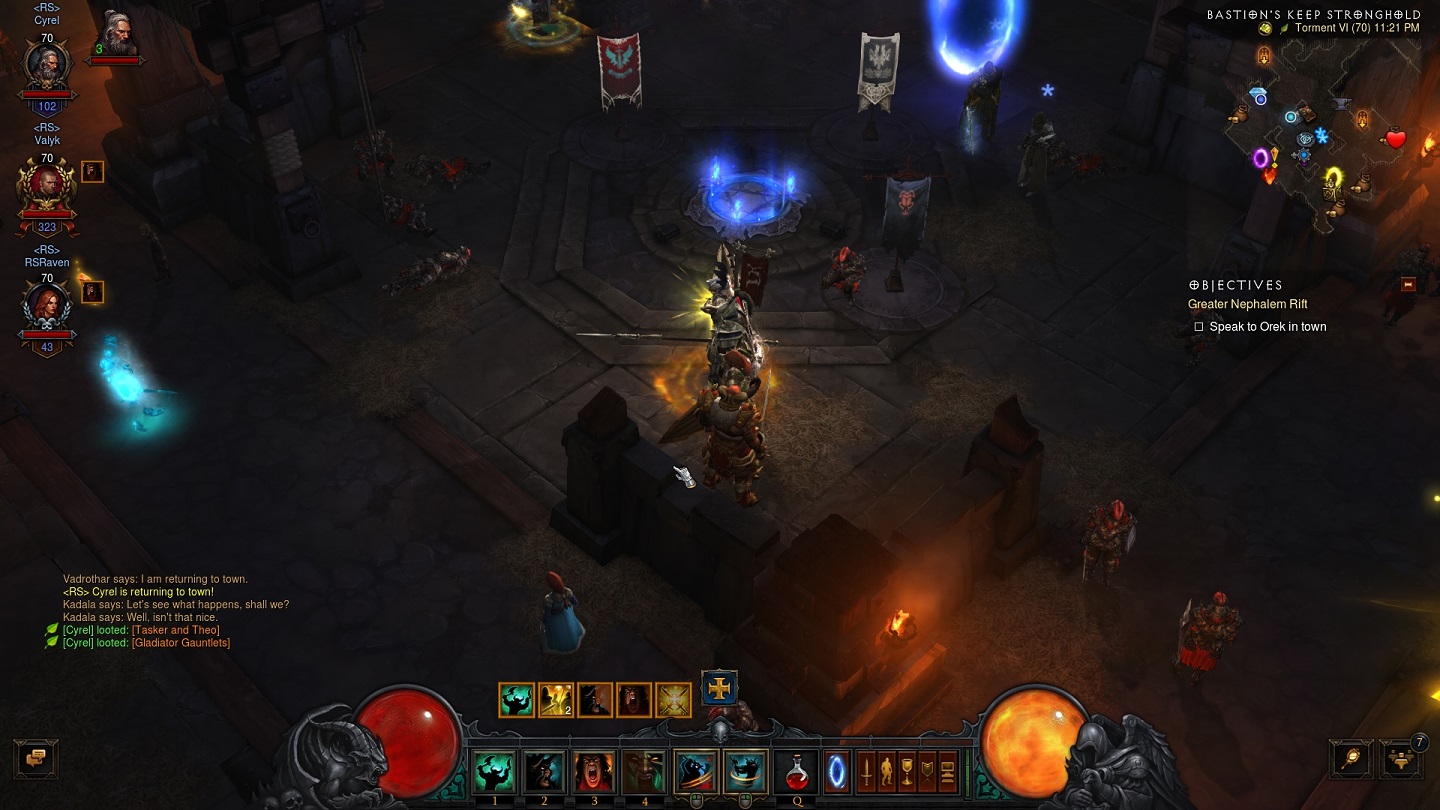Open the social friends list button
This screenshot has height=810, width=1440.
1399,759
